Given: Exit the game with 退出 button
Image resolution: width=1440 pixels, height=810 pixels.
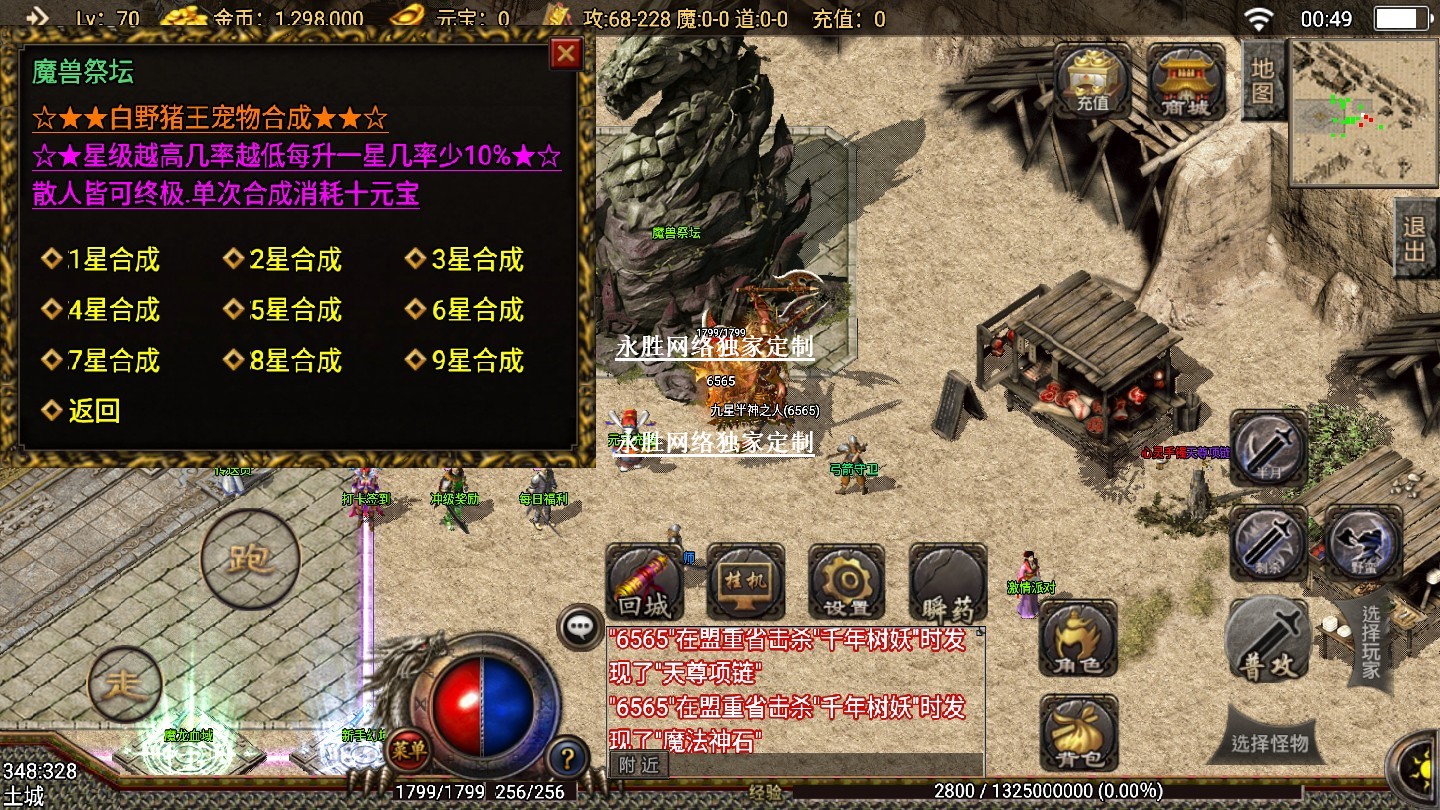Looking at the screenshot, I should [x=1414, y=238].
